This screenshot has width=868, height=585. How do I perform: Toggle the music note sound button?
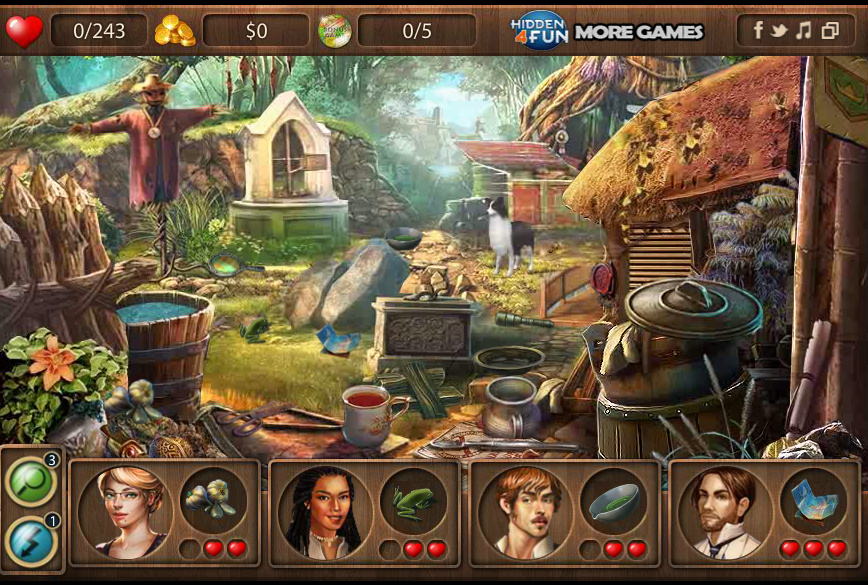[804, 30]
